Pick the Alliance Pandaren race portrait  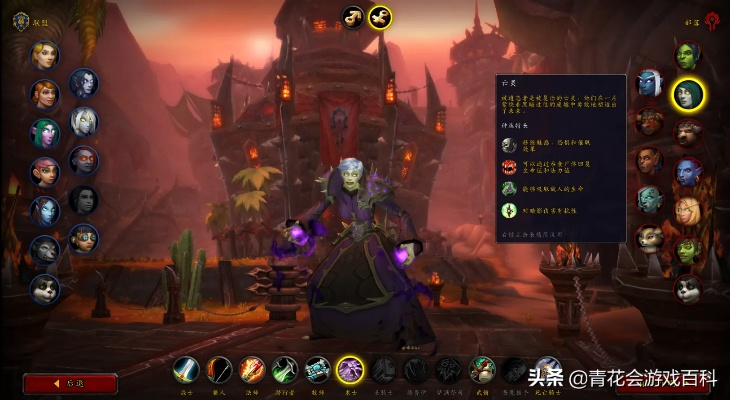[45, 288]
